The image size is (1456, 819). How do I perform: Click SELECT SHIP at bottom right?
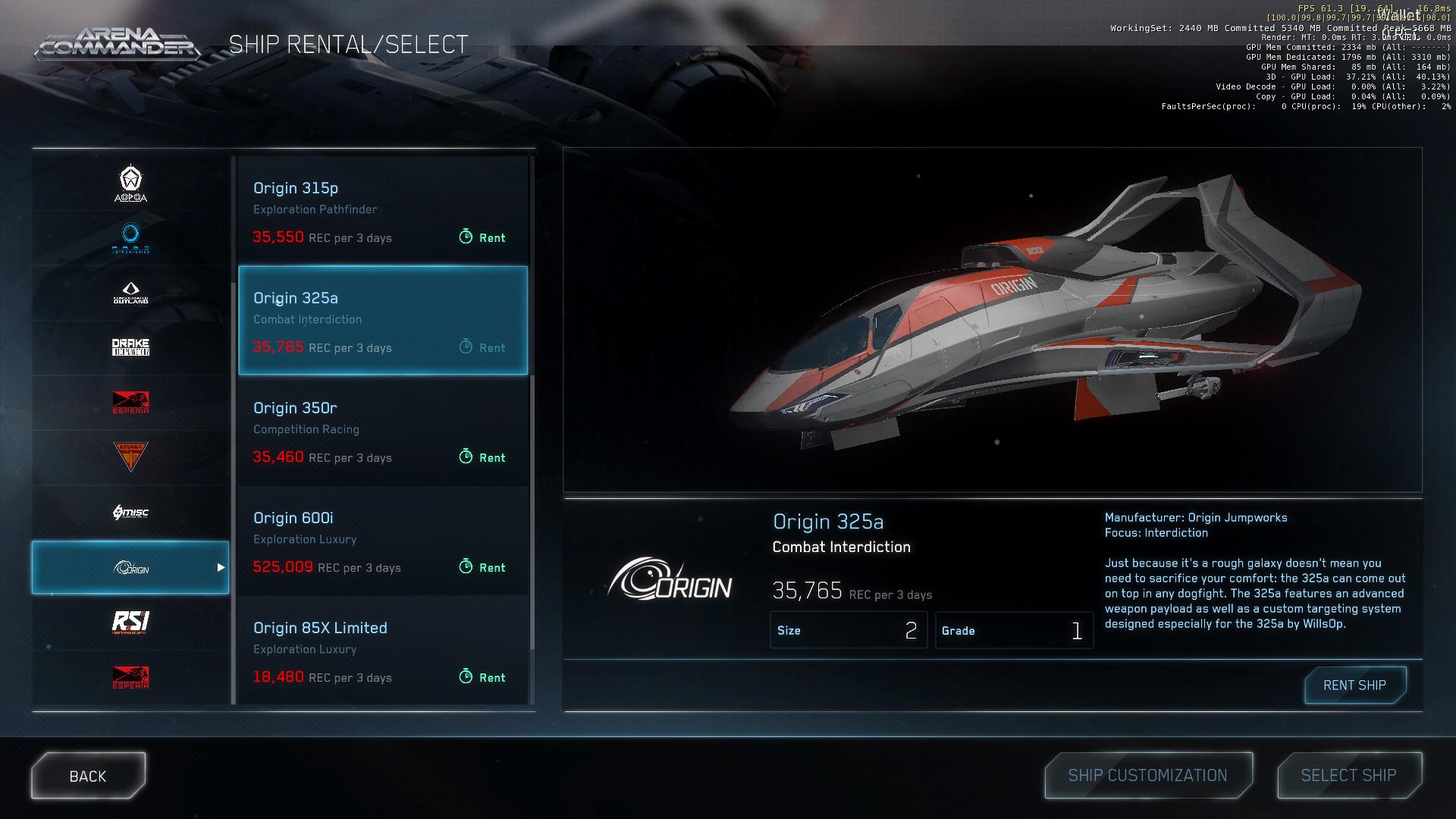click(1349, 775)
